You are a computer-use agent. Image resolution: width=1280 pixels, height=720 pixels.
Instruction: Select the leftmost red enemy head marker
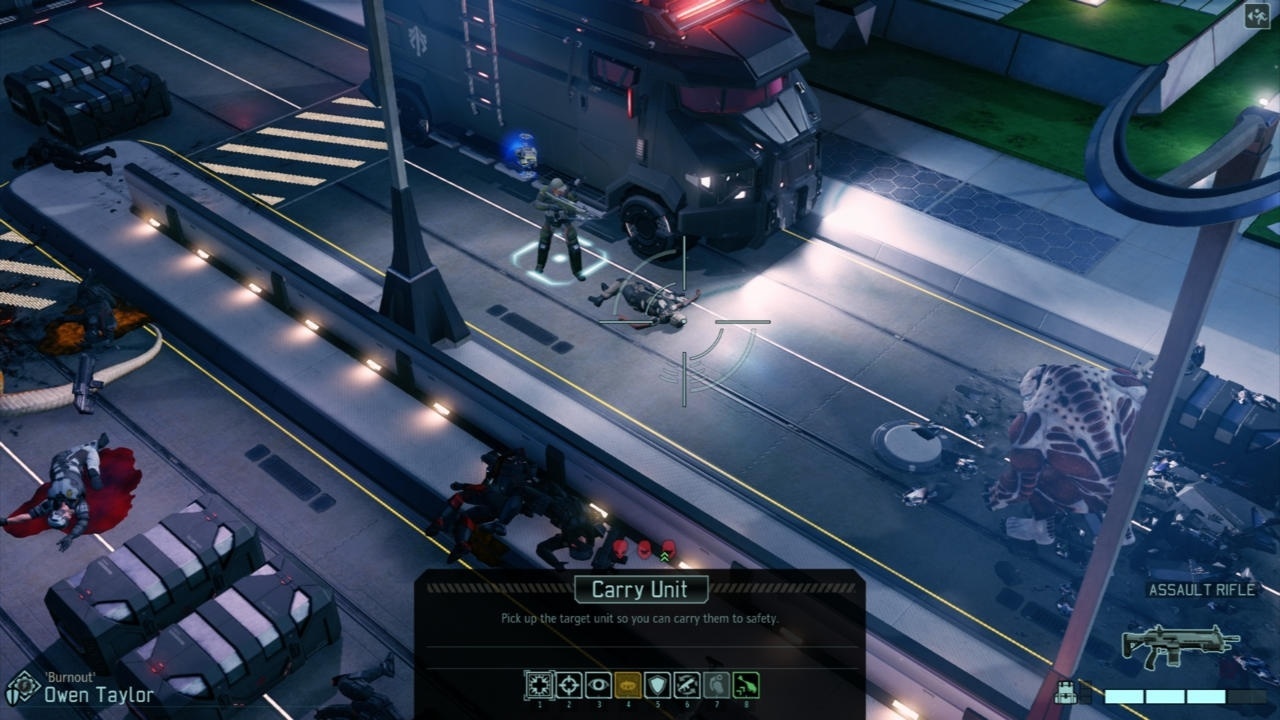coord(620,549)
